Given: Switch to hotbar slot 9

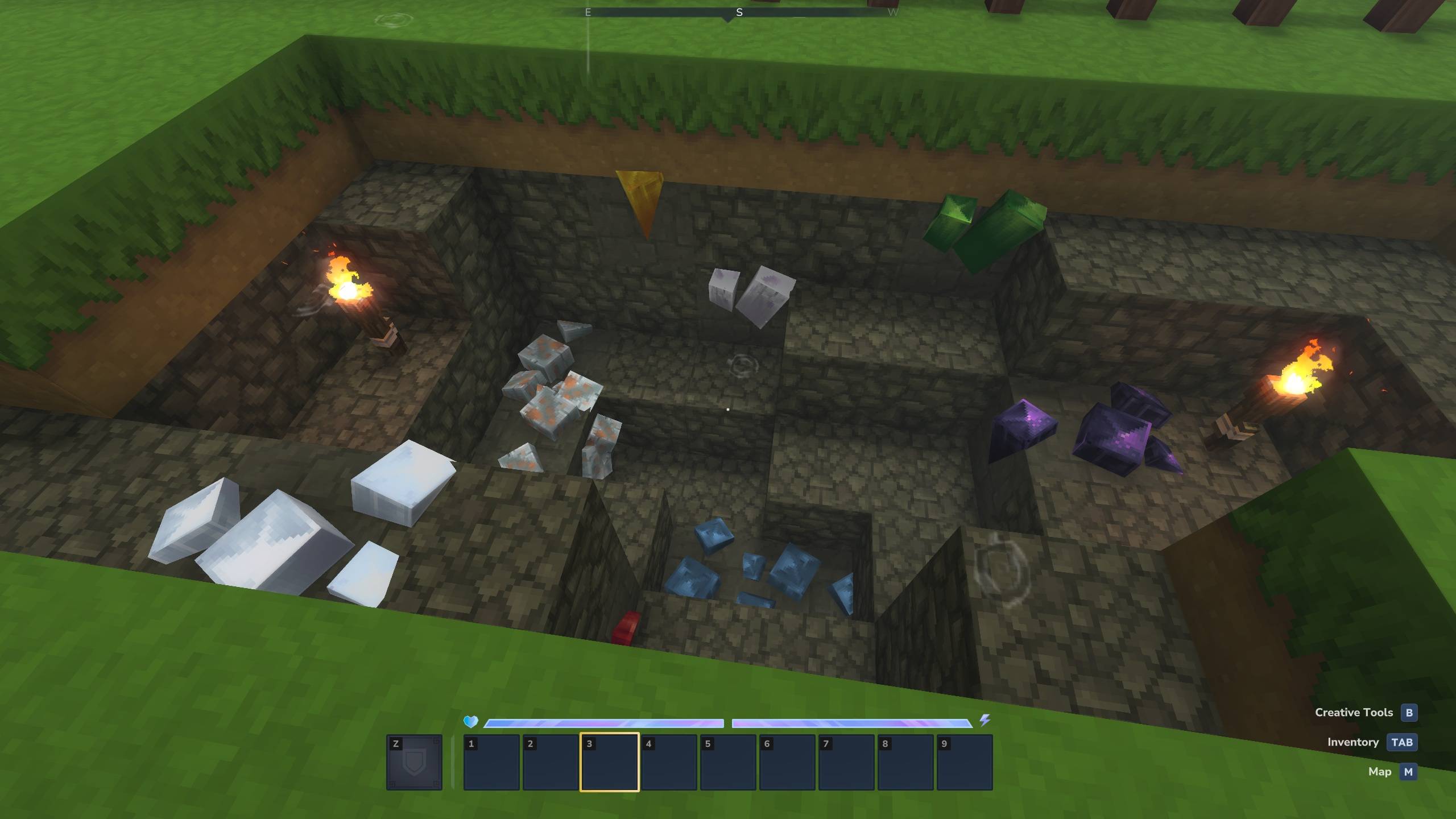Looking at the screenshot, I should coord(965,762).
